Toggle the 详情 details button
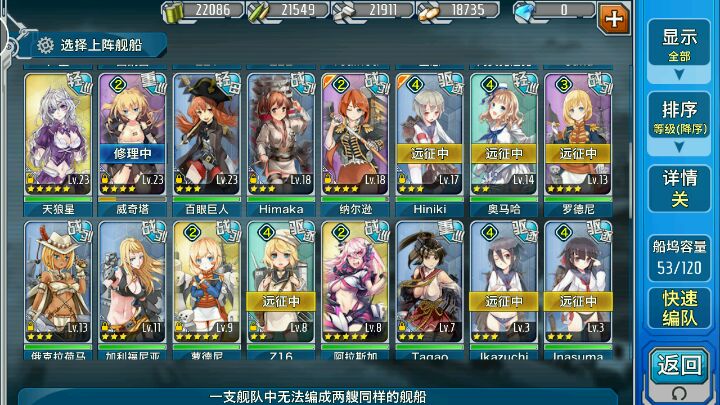 point(679,188)
